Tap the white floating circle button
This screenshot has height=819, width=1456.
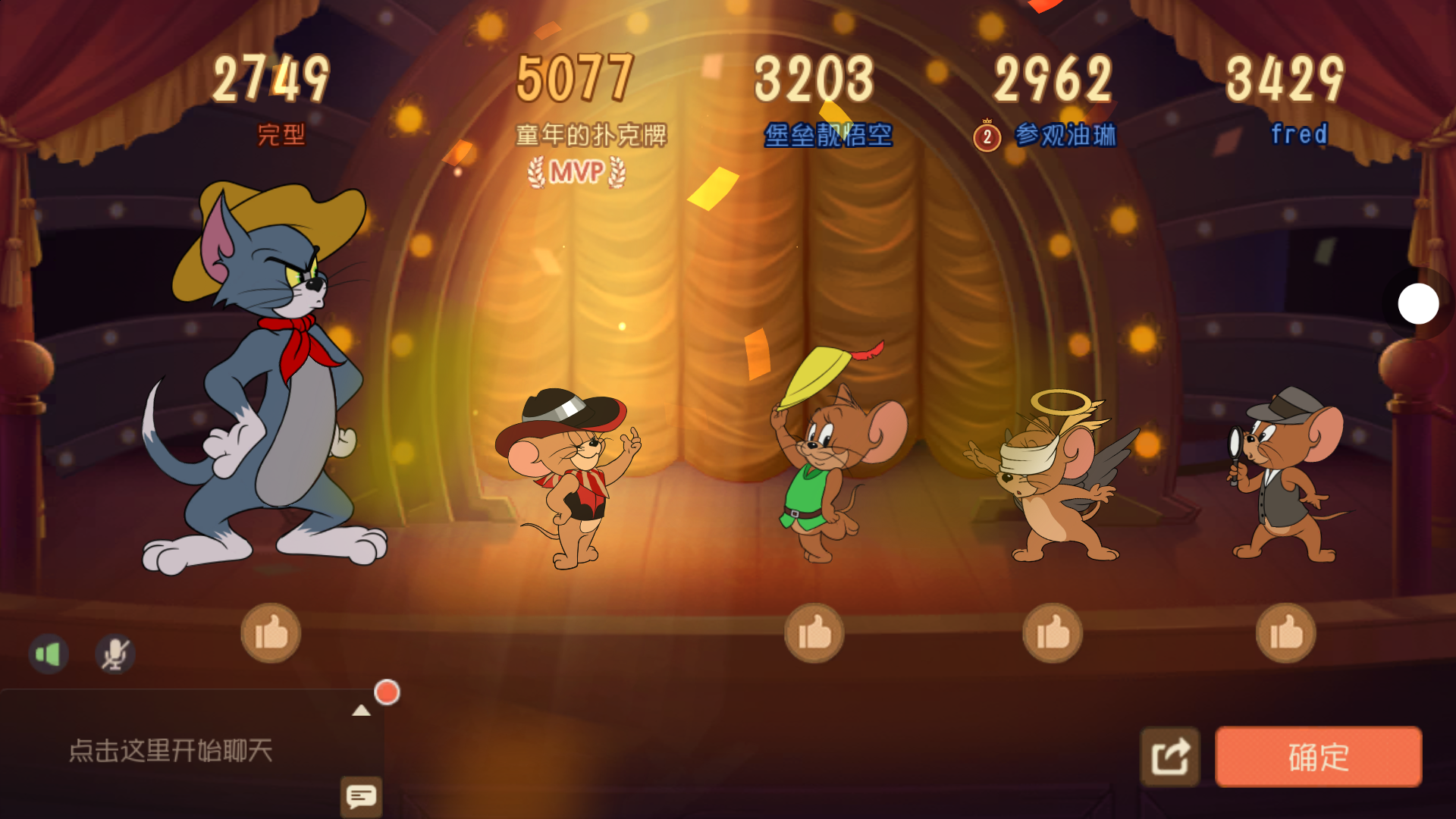click(1418, 303)
